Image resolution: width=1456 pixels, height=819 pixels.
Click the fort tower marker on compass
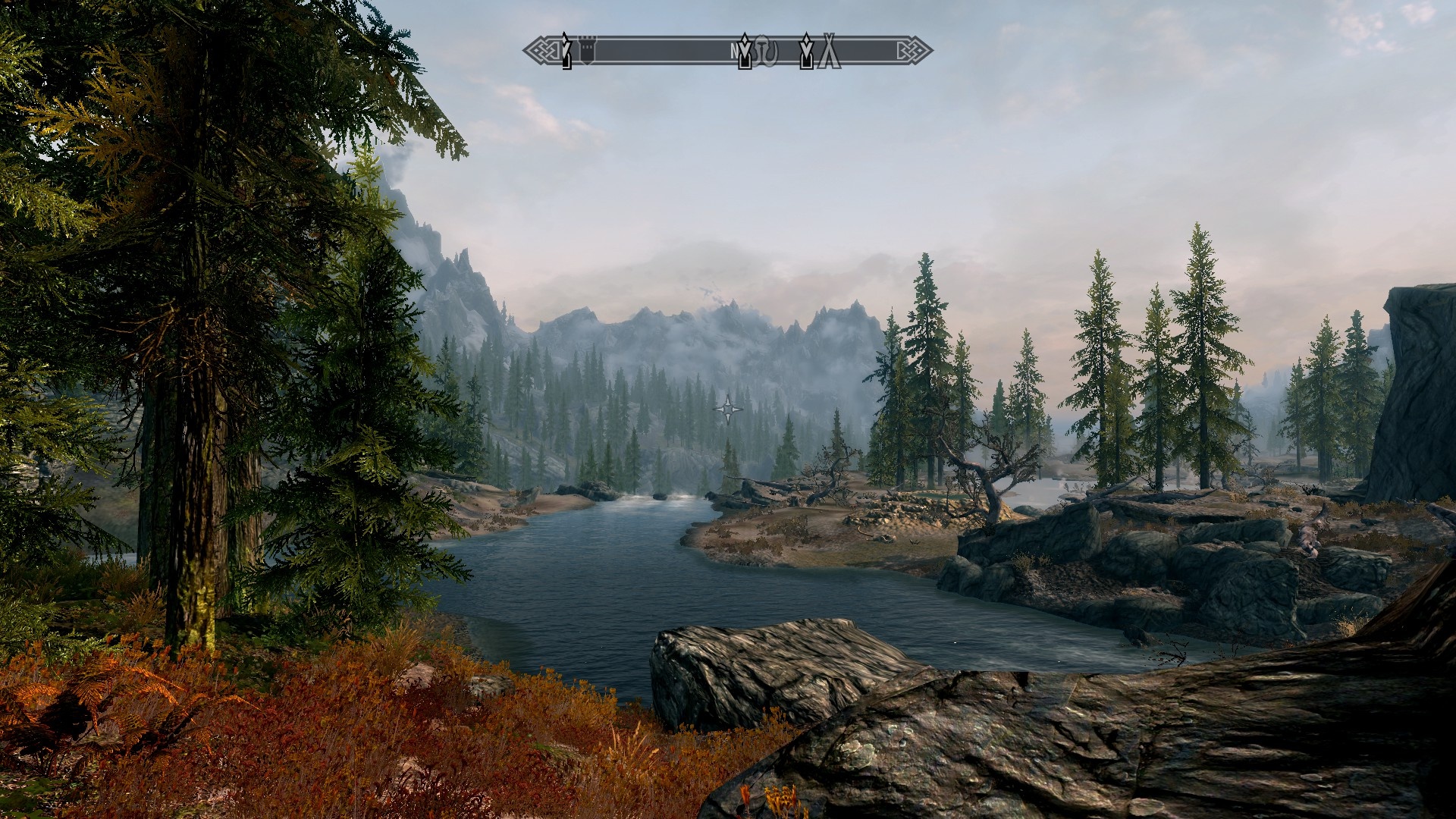(x=587, y=51)
